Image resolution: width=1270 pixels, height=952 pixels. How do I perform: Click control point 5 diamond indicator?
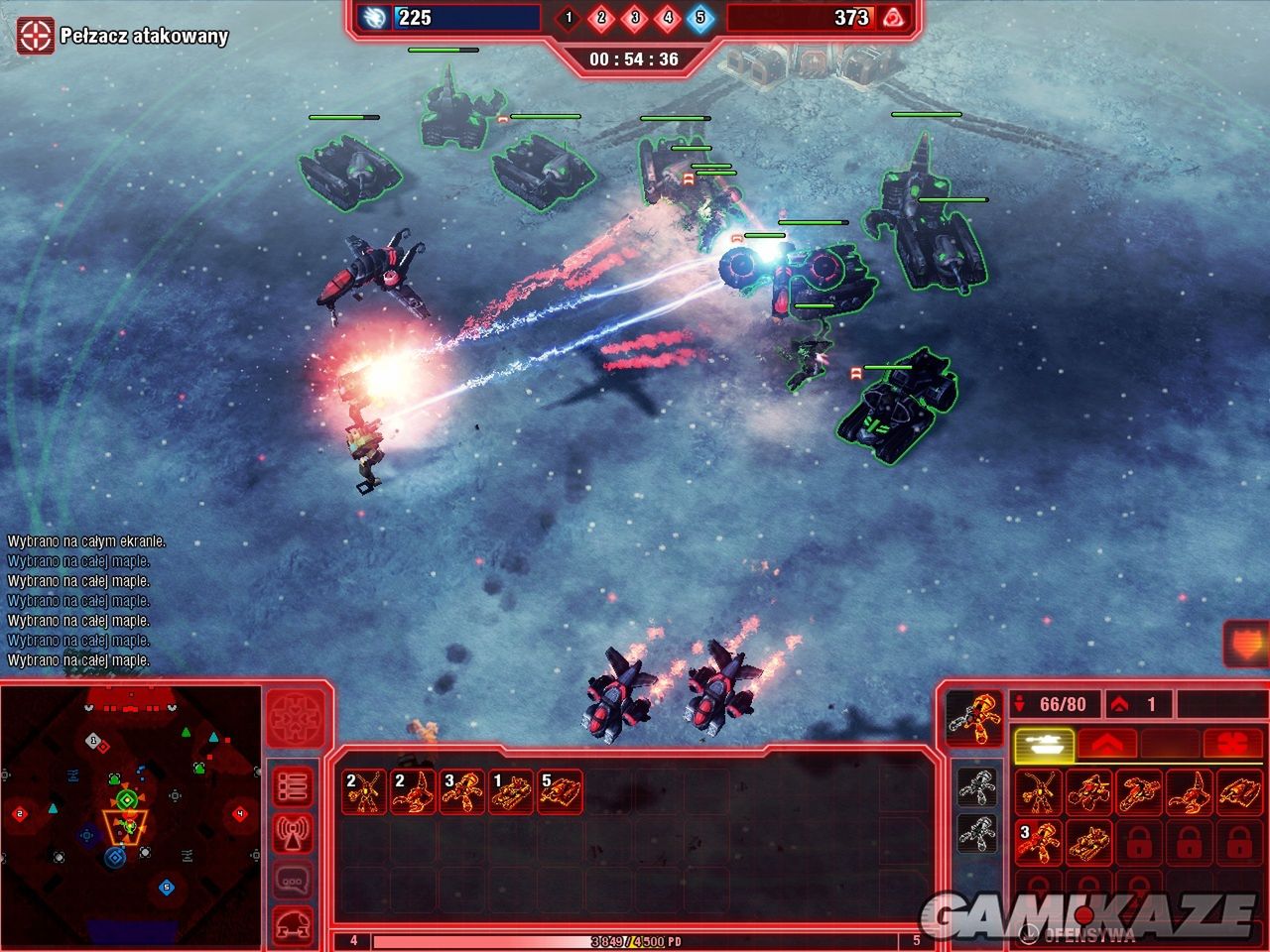coord(700,17)
